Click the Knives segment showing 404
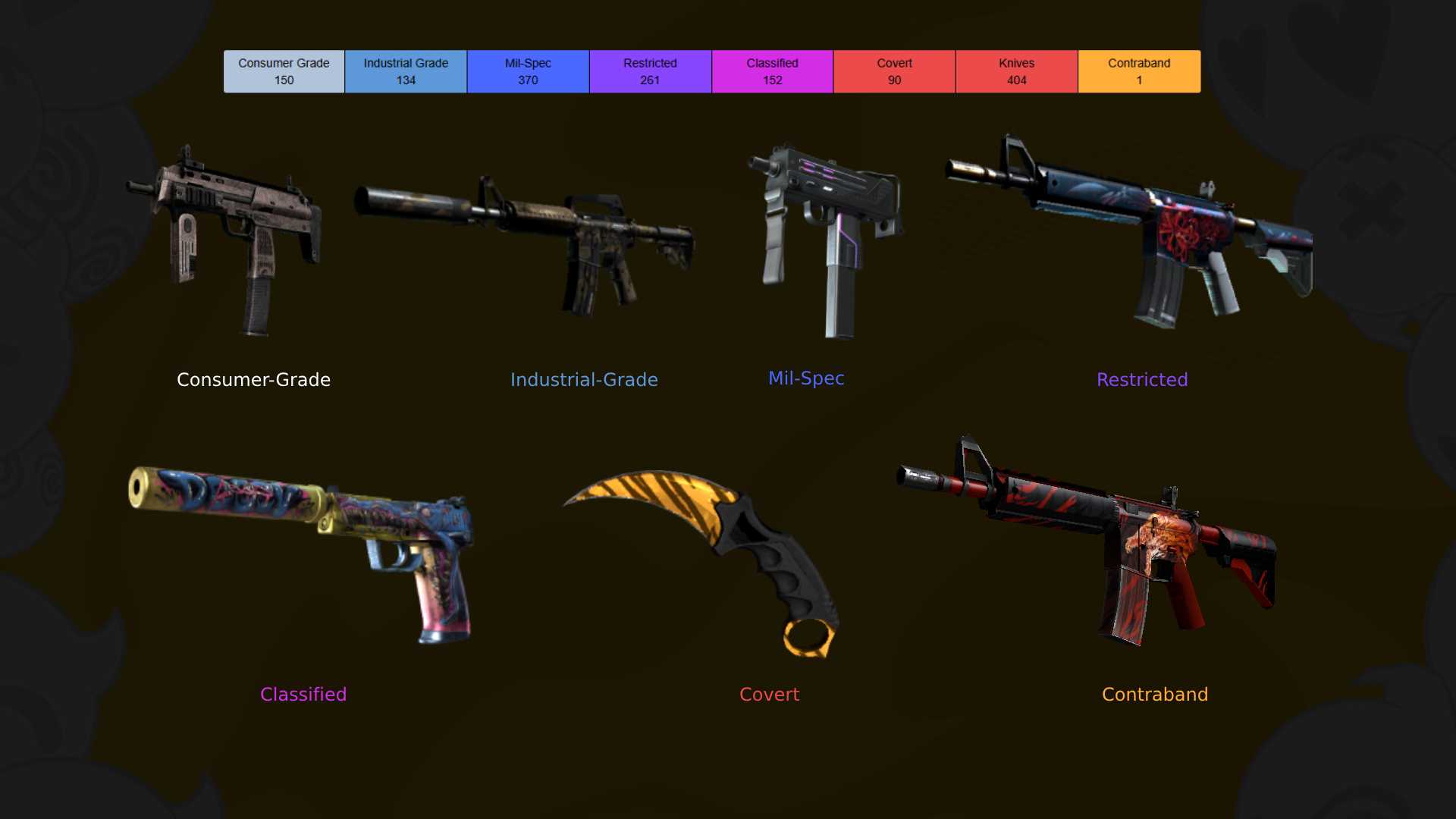1456x819 pixels. tap(1016, 71)
